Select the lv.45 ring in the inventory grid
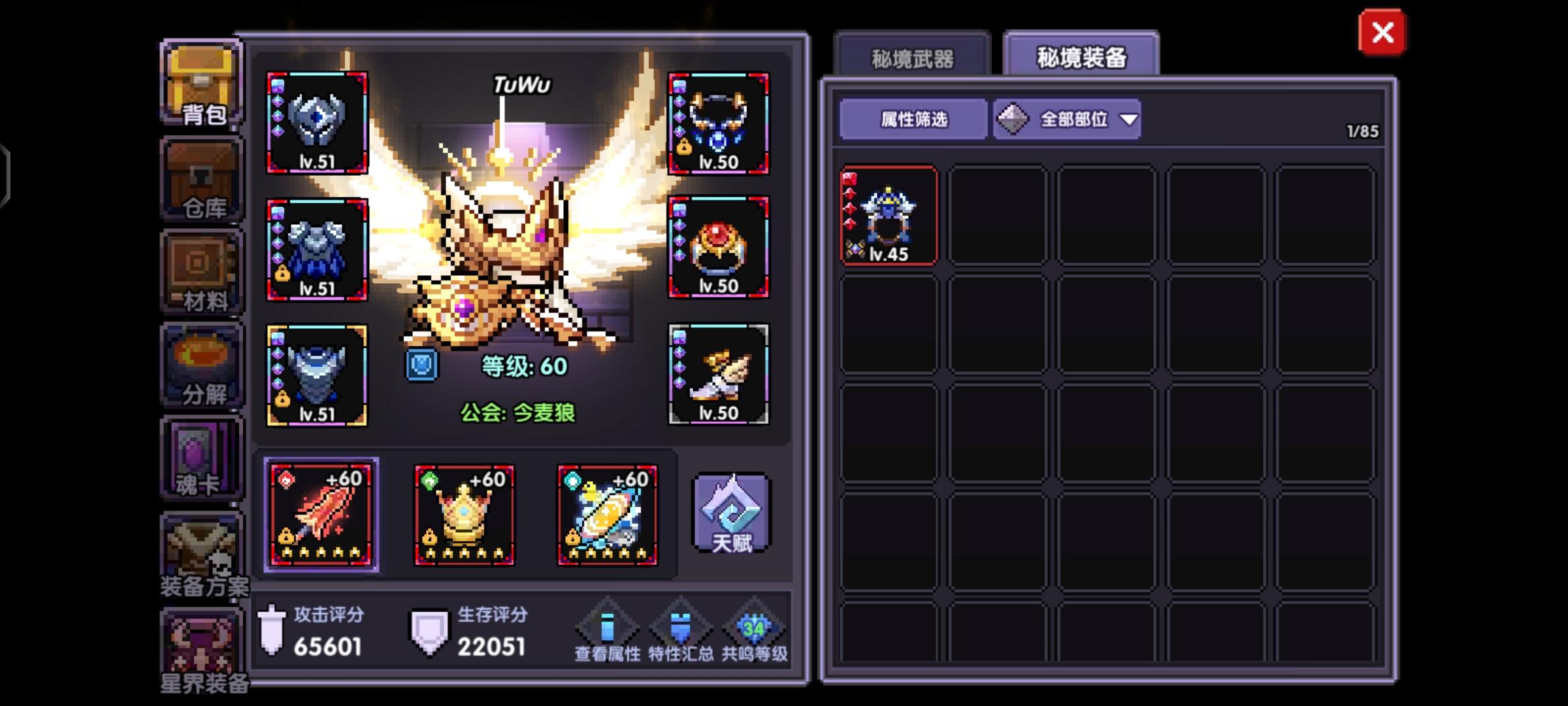The height and width of the screenshot is (706, 1568). (x=889, y=216)
